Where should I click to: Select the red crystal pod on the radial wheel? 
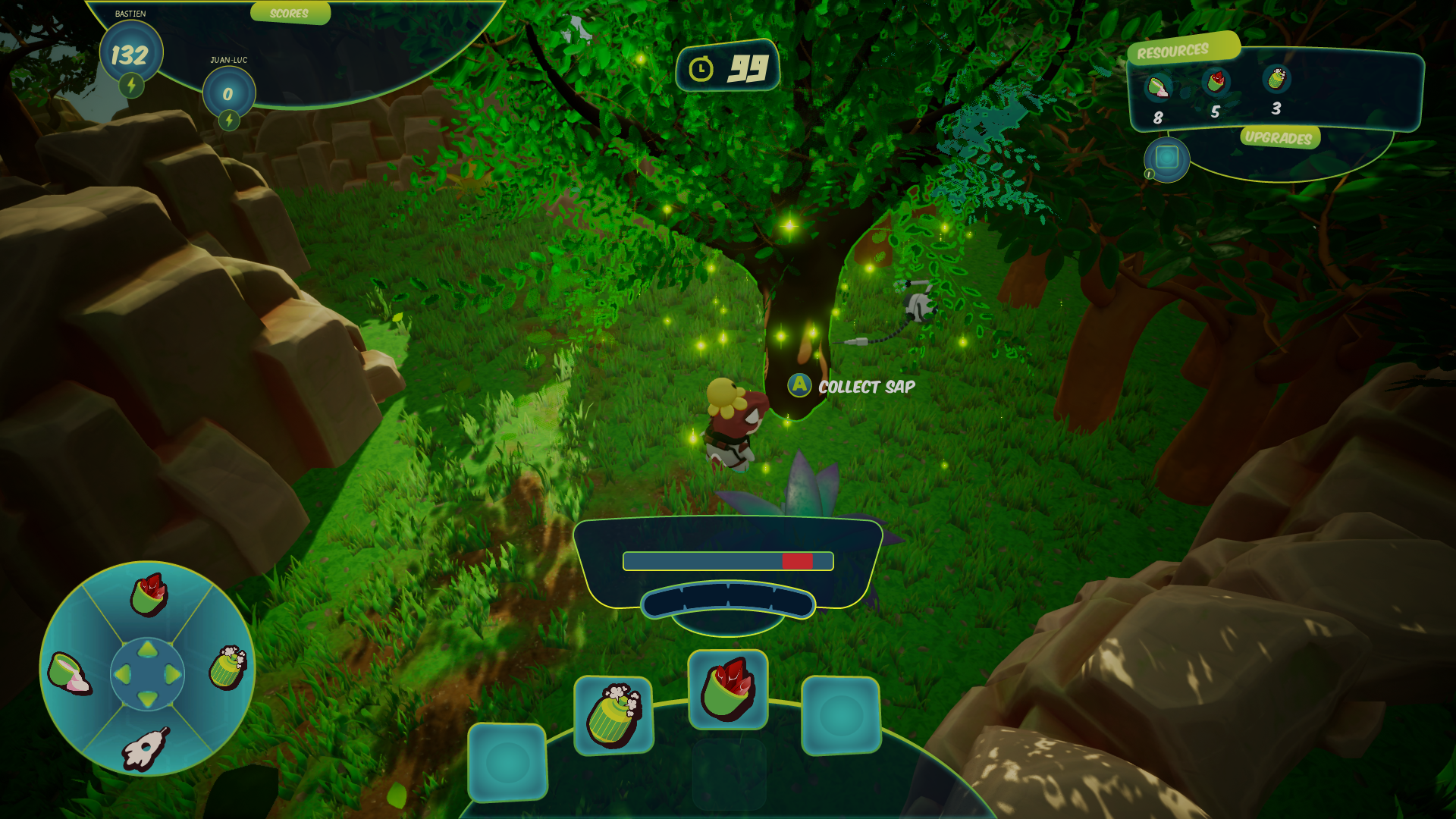coord(149,594)
